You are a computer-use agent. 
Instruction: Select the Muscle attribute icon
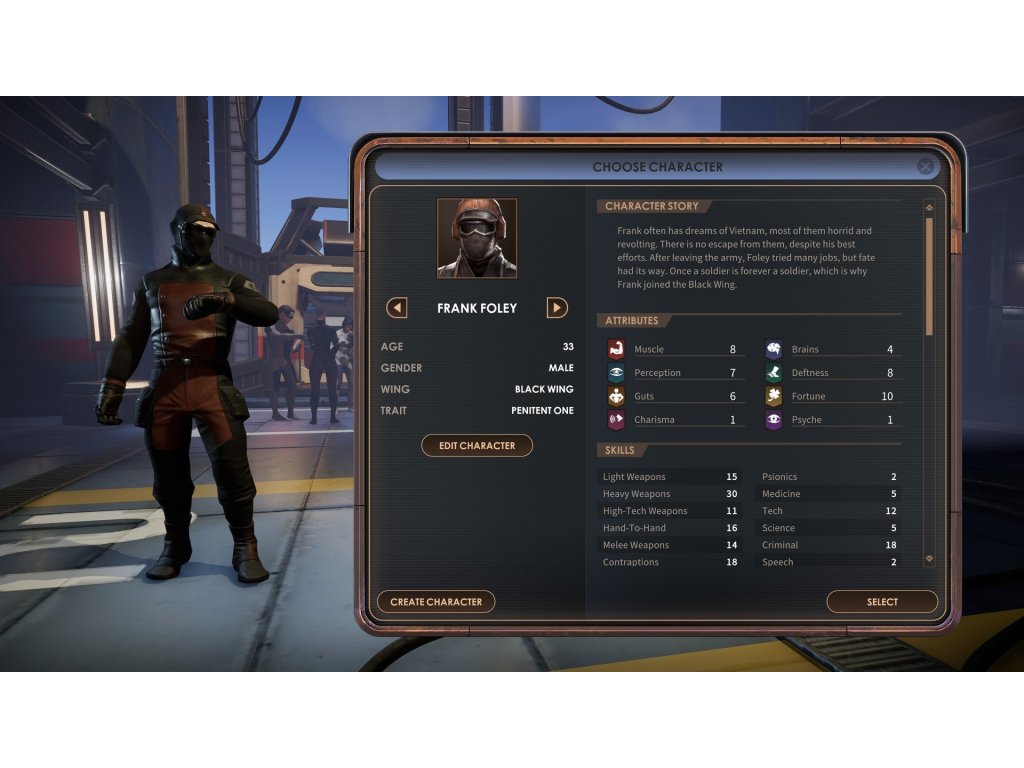point(616,349)
